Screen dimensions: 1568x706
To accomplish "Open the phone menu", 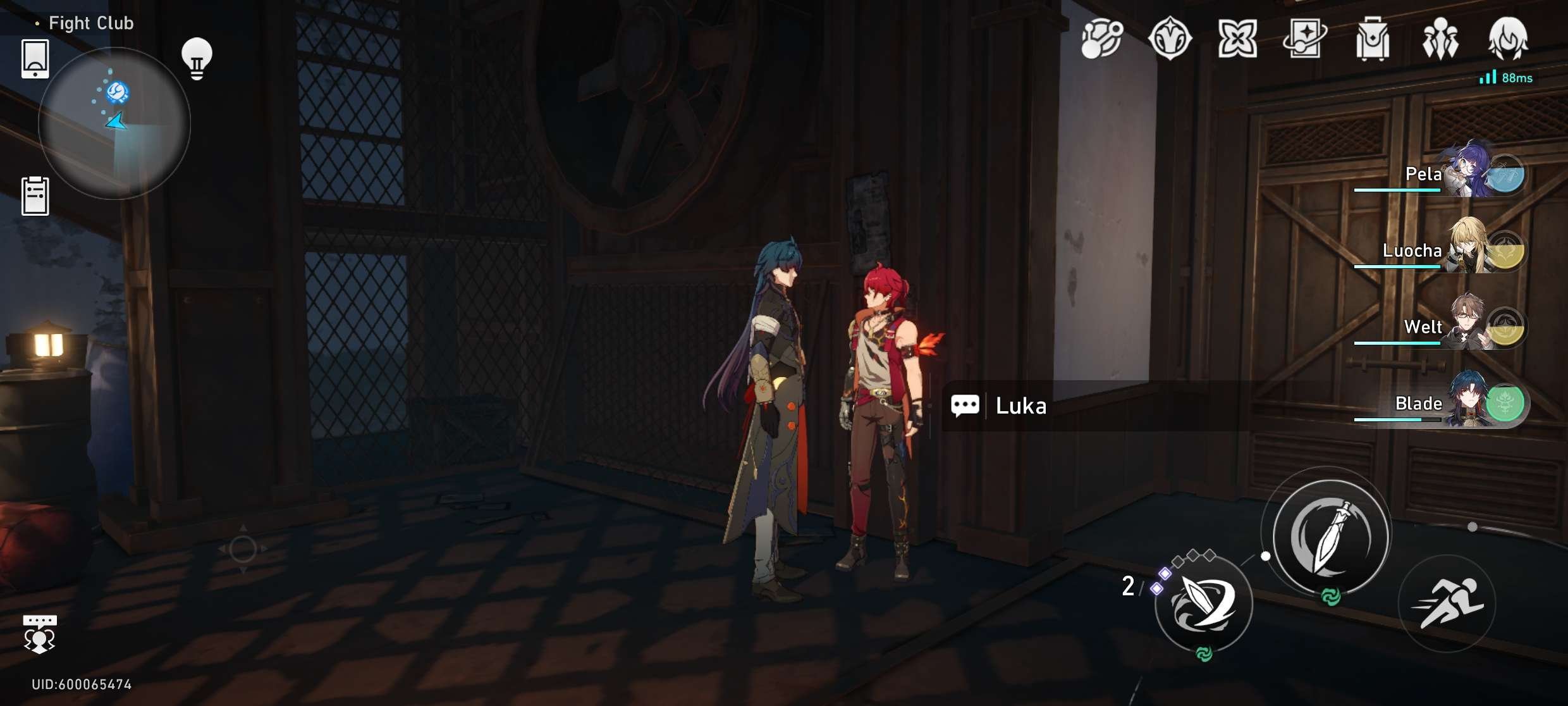I will tap(35, 58).
